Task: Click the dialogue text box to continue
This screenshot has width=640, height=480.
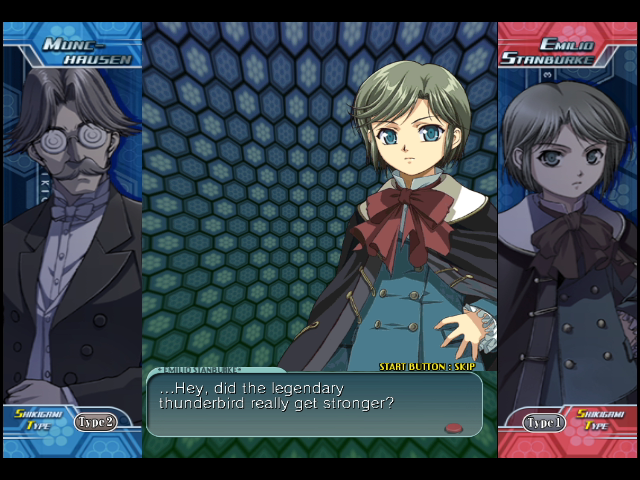Action: click(x=314, y=404)
